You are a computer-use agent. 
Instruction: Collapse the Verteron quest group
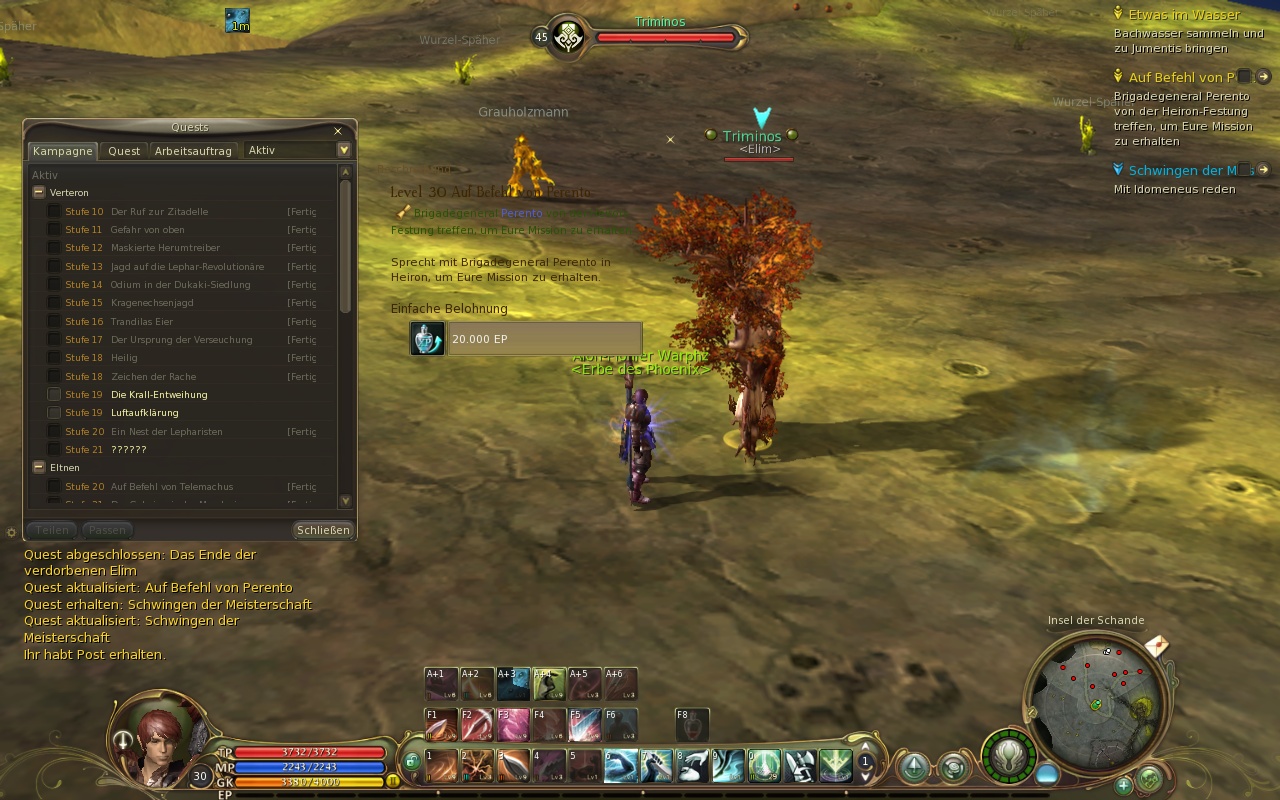[39, 192]
